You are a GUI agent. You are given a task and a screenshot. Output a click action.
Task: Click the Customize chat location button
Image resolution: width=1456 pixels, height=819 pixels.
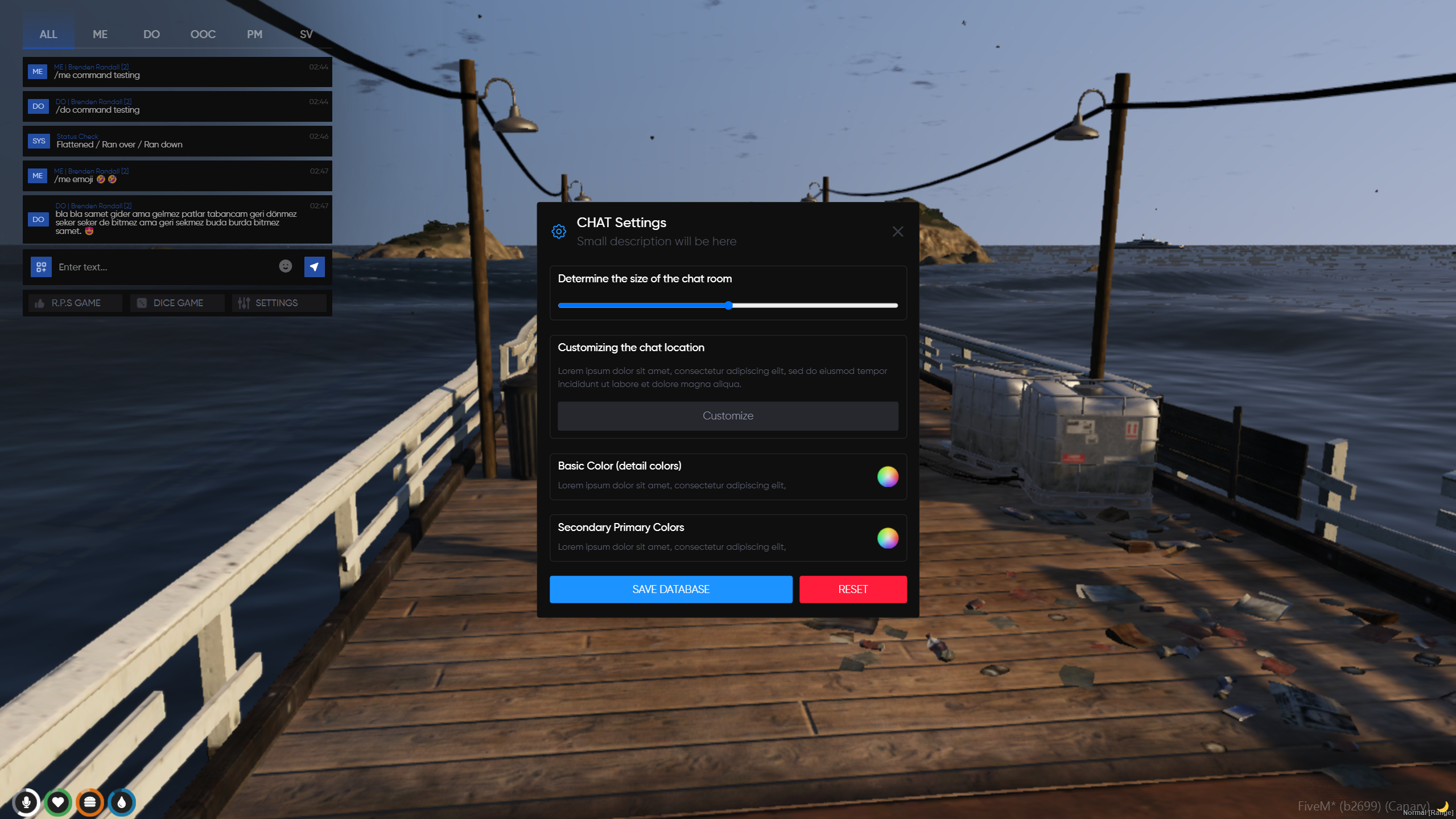coord(728,415)
